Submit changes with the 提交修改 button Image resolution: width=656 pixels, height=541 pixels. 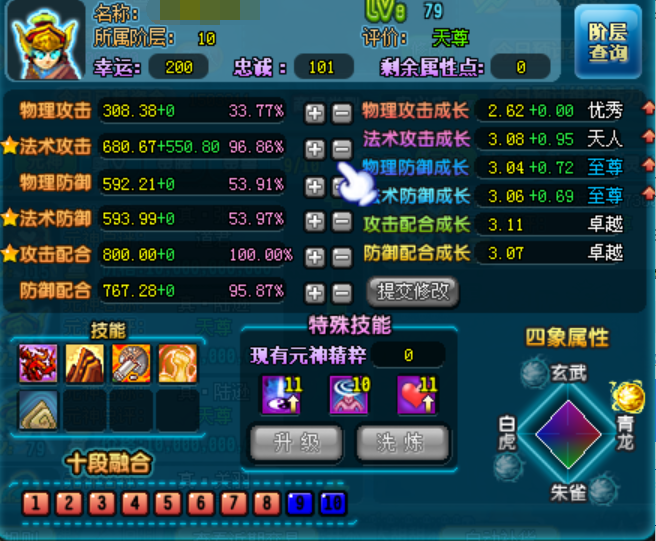click(413, 292)
